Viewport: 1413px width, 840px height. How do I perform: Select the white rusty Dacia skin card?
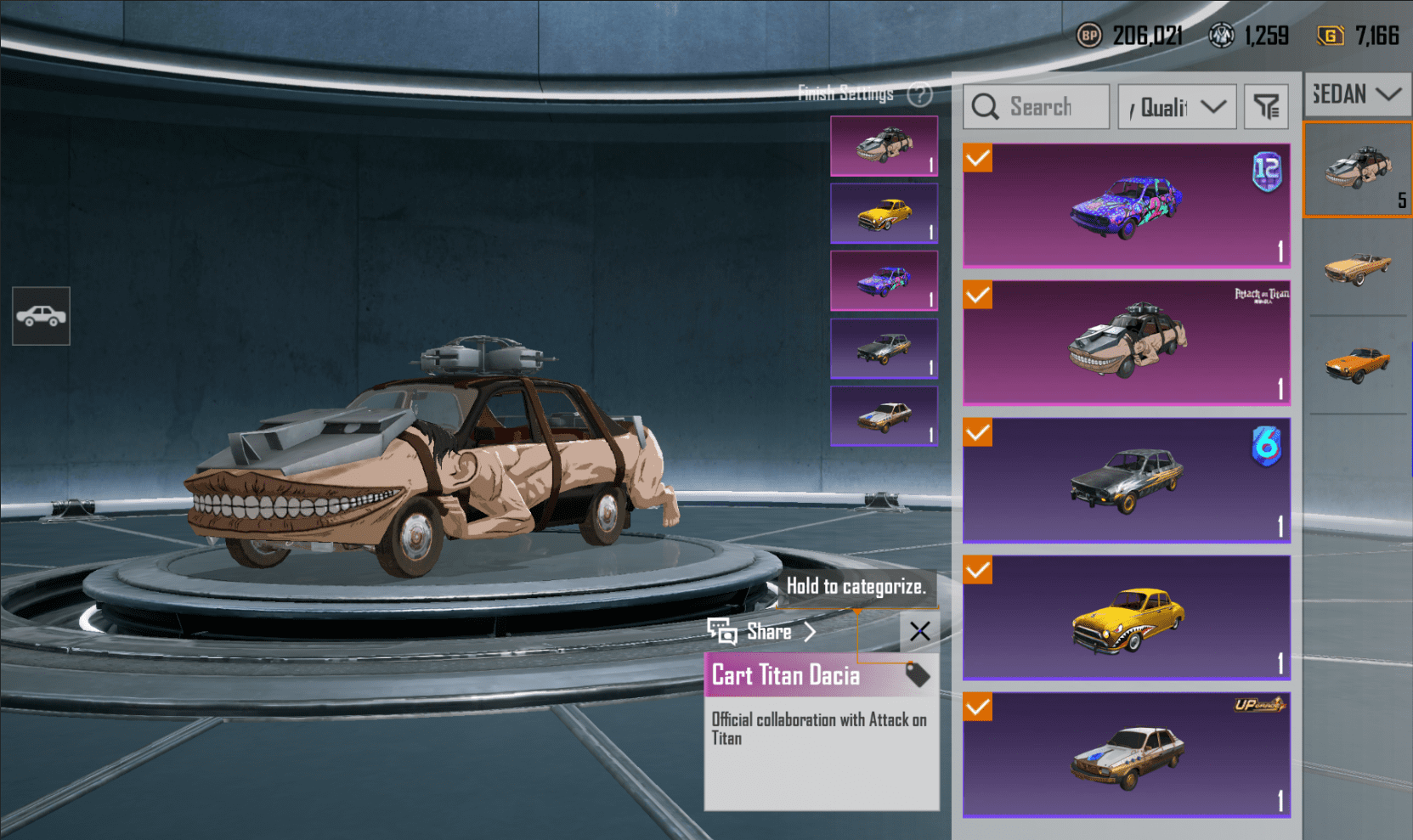(x=1126, y=755)
